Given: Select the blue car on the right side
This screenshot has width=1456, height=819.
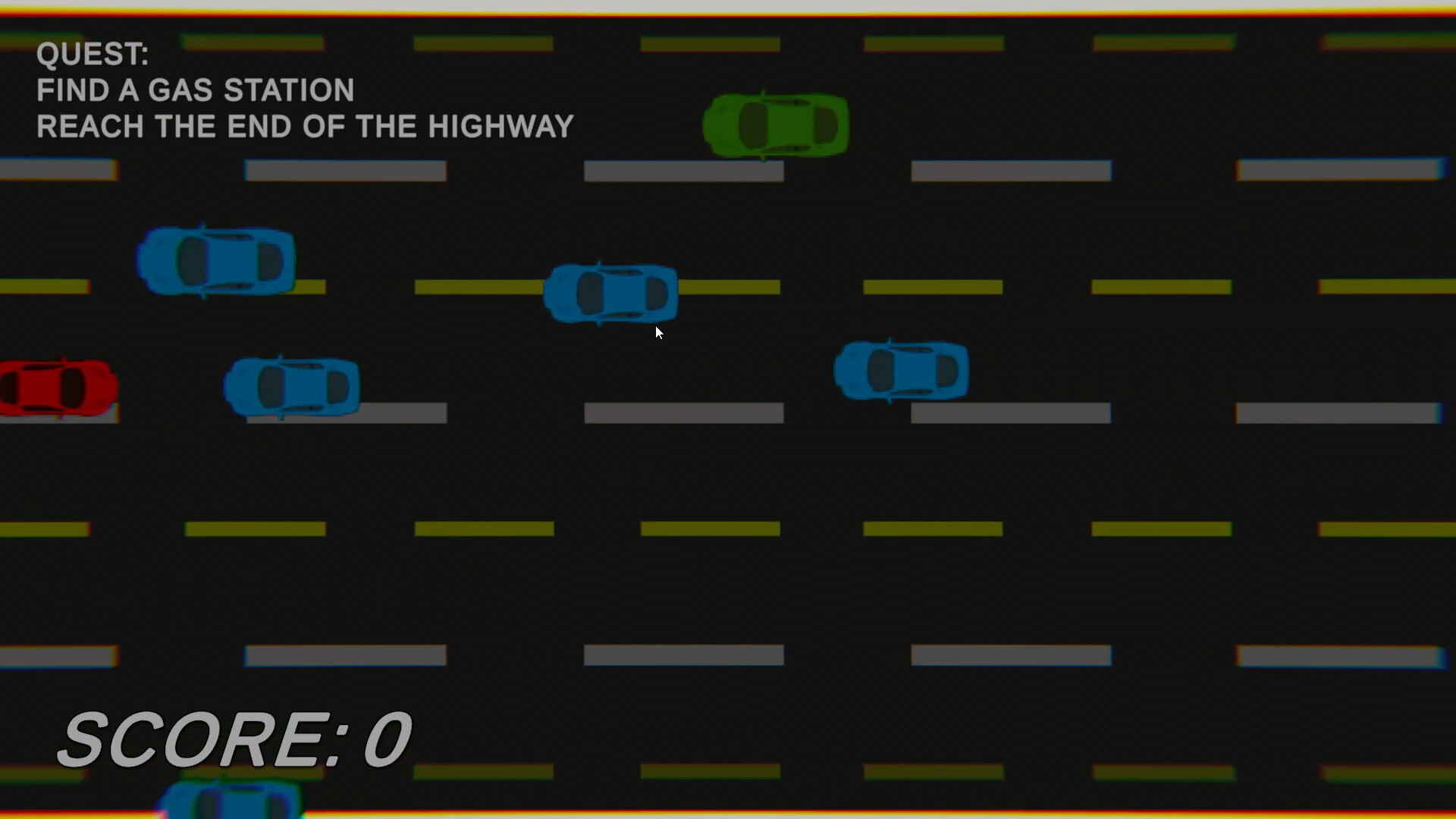Looking at the screenshot, I should (901, 369).
